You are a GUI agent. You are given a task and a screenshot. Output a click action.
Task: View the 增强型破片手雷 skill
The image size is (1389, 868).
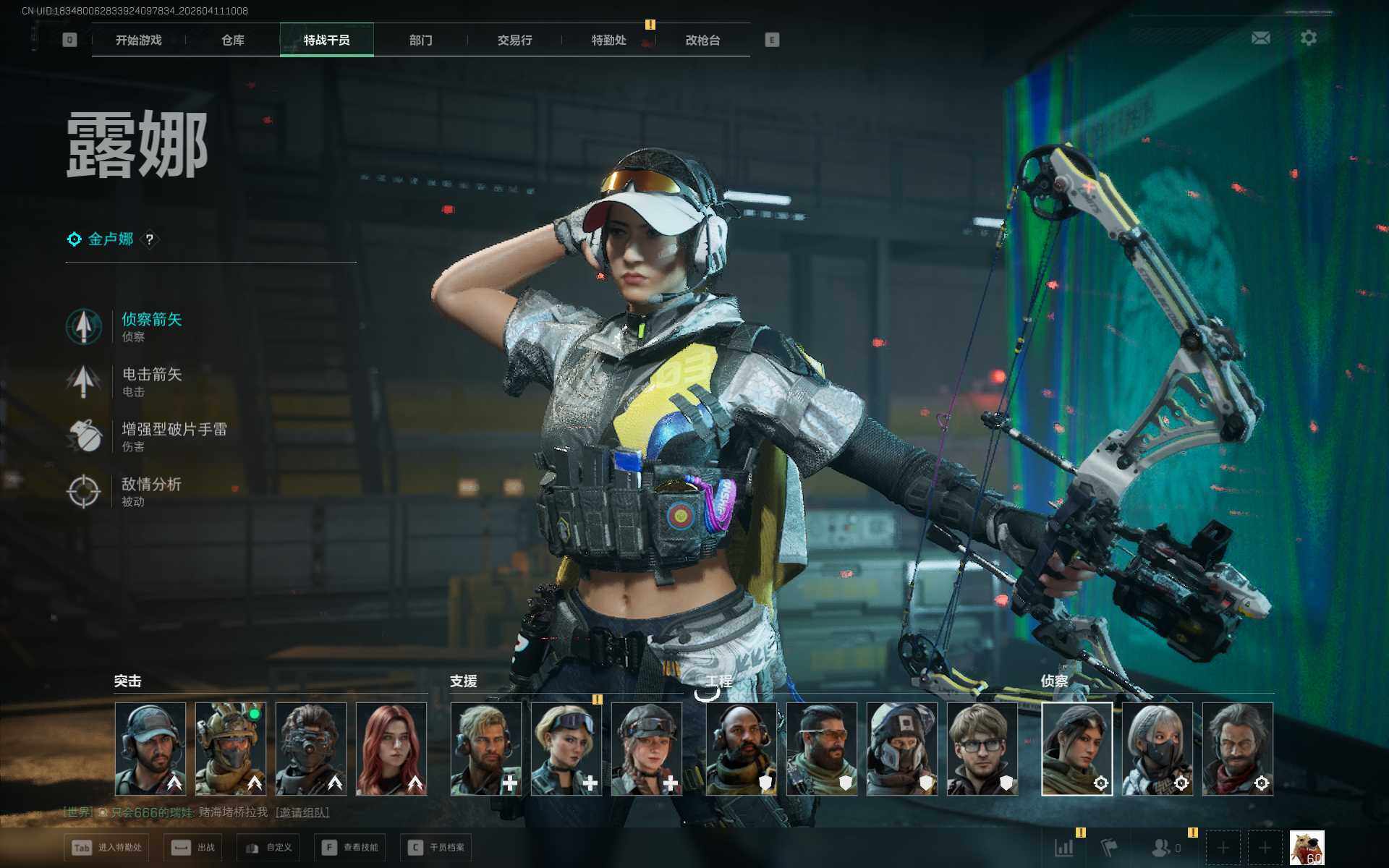point(174,430)
